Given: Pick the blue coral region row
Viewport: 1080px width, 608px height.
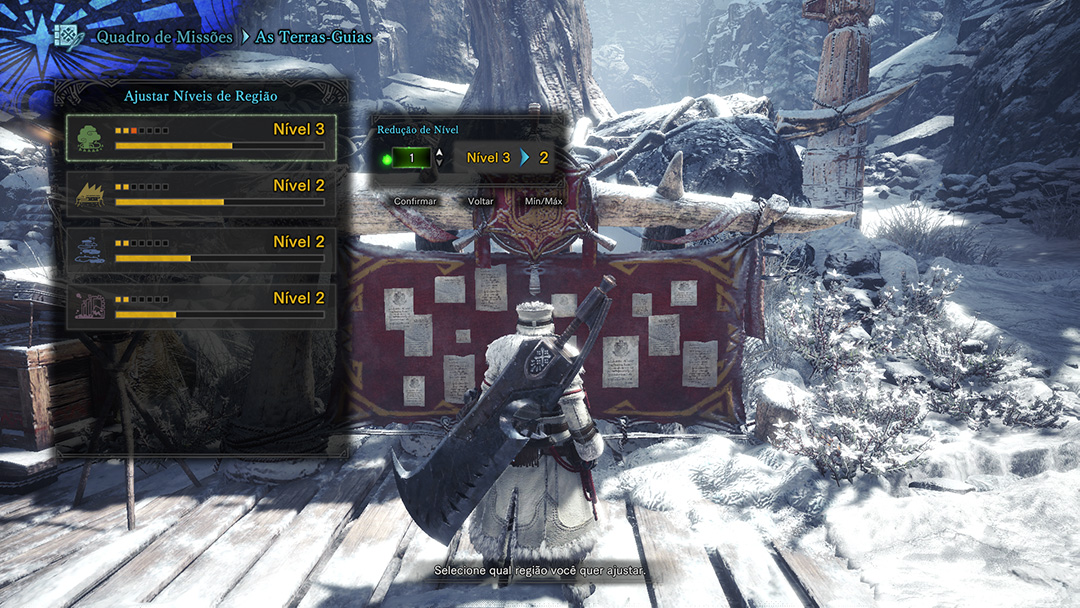Looking at the screenshot, I should point(201,250).
